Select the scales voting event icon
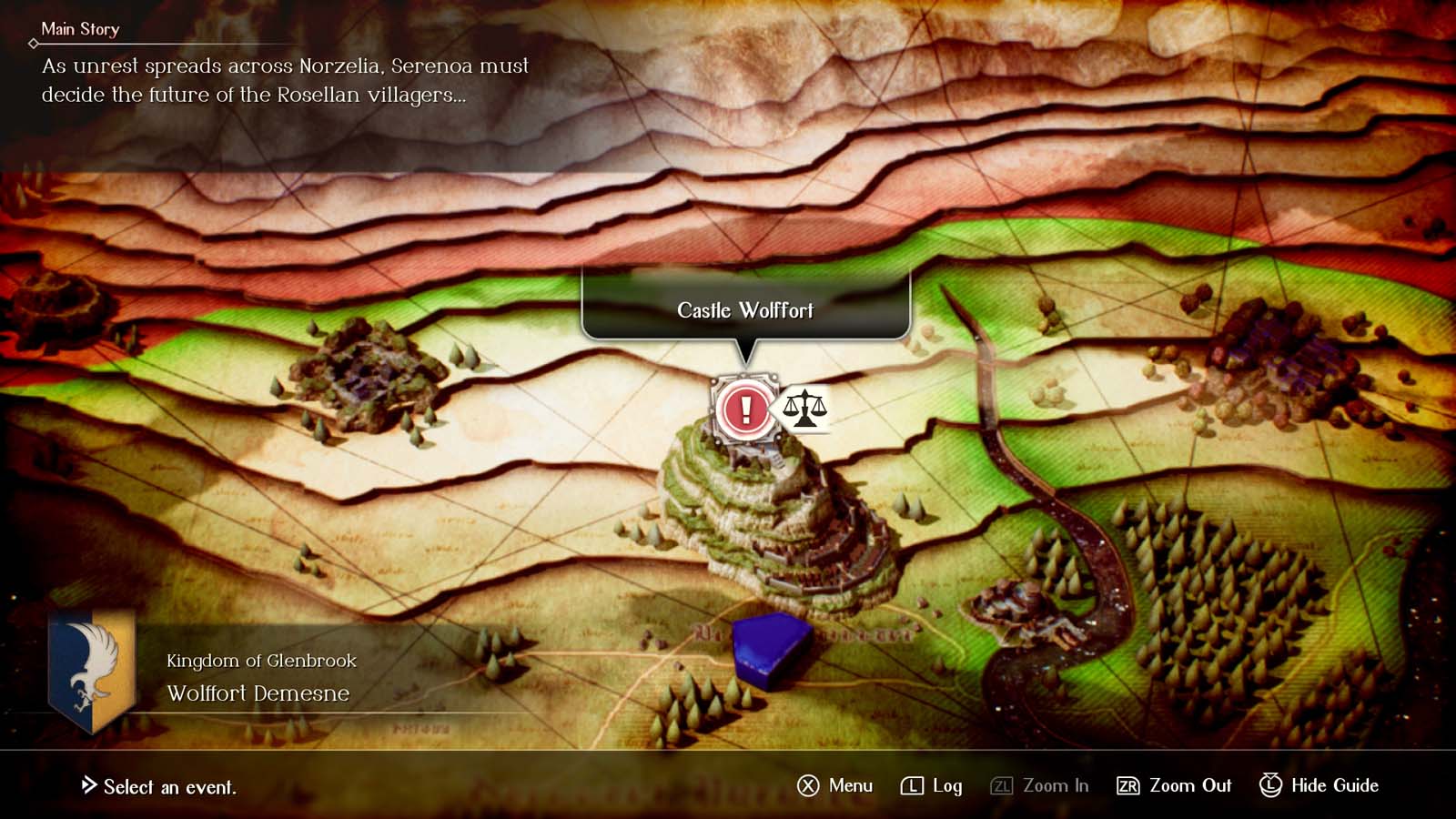 (804, 408)
